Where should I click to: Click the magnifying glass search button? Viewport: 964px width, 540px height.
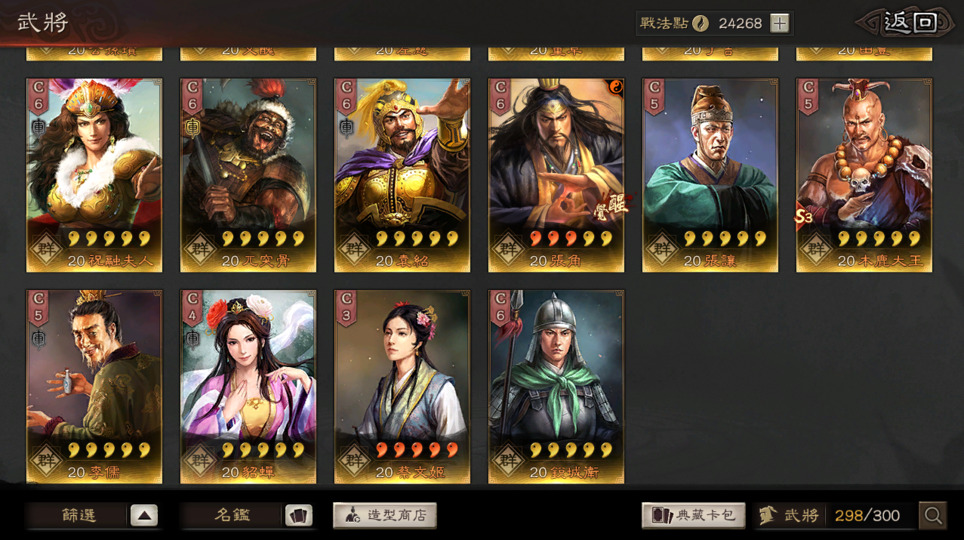[933, 516]
